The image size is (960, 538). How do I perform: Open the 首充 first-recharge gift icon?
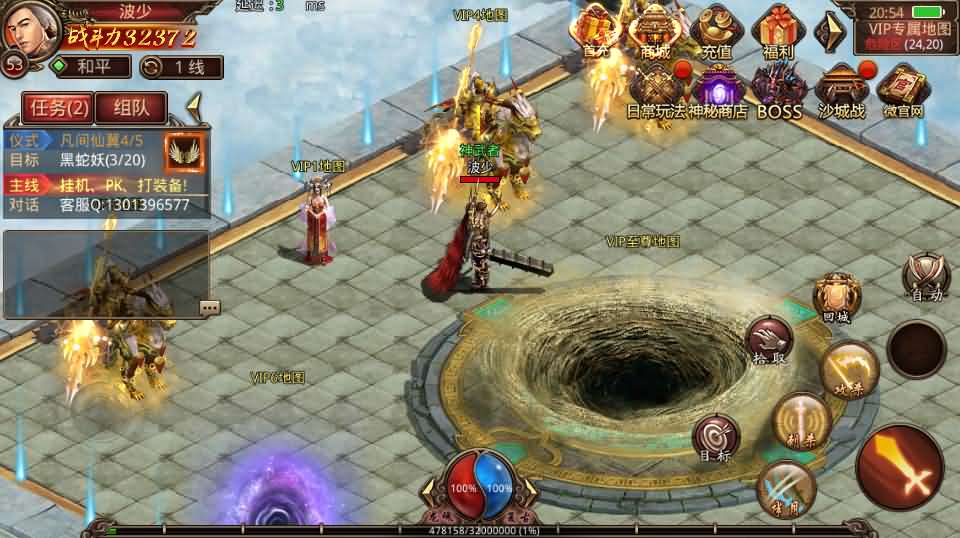(597, 30)
